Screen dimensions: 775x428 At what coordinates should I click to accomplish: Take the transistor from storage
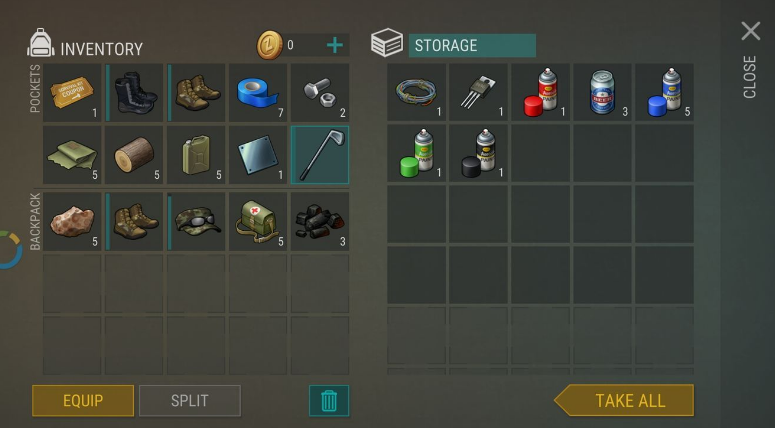coord(479,93)
